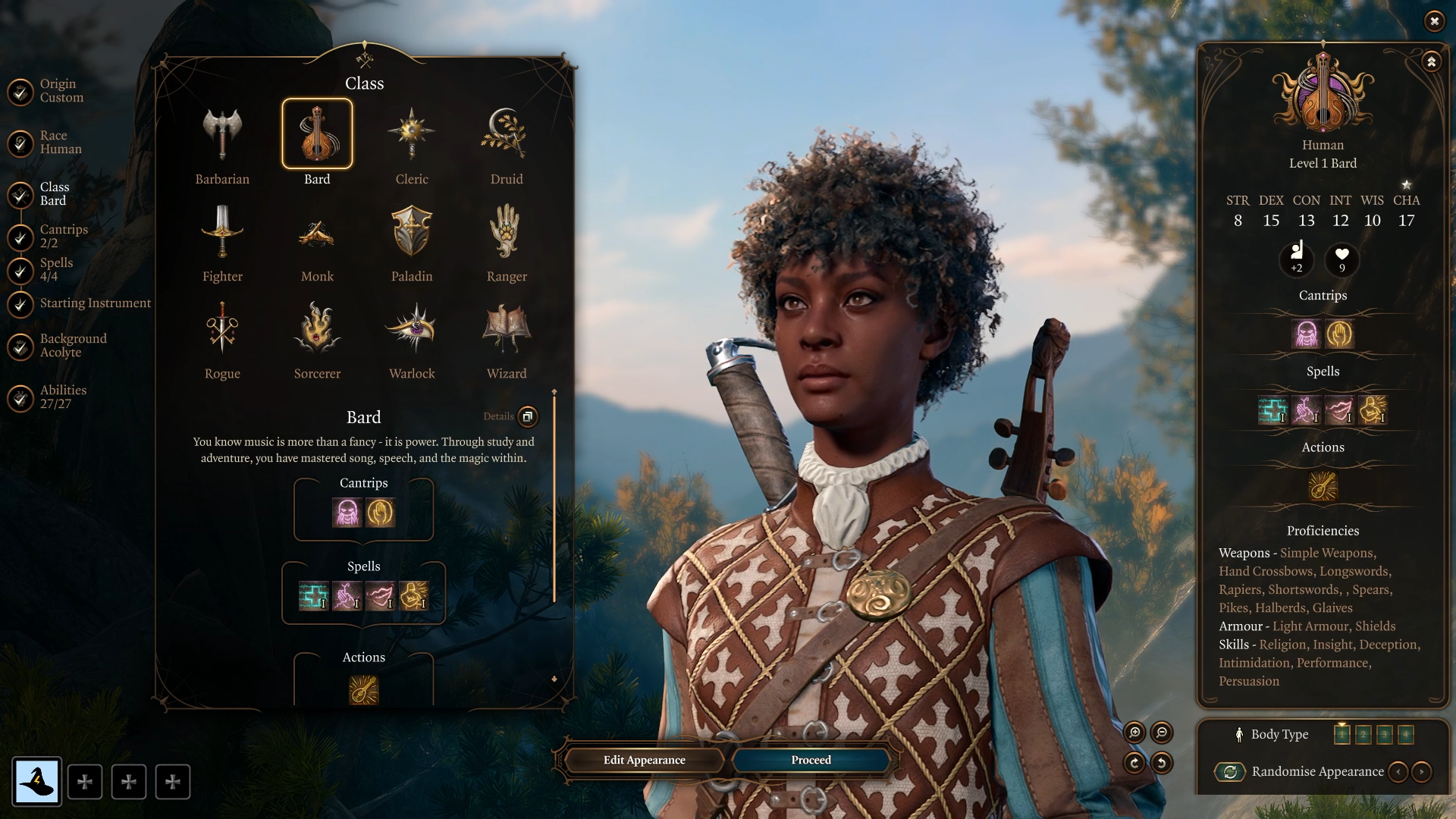This screenshot has height=819, width=1456.
Task: Select the Background Acolyte step in sidebar
Action: tap(72, 345)
